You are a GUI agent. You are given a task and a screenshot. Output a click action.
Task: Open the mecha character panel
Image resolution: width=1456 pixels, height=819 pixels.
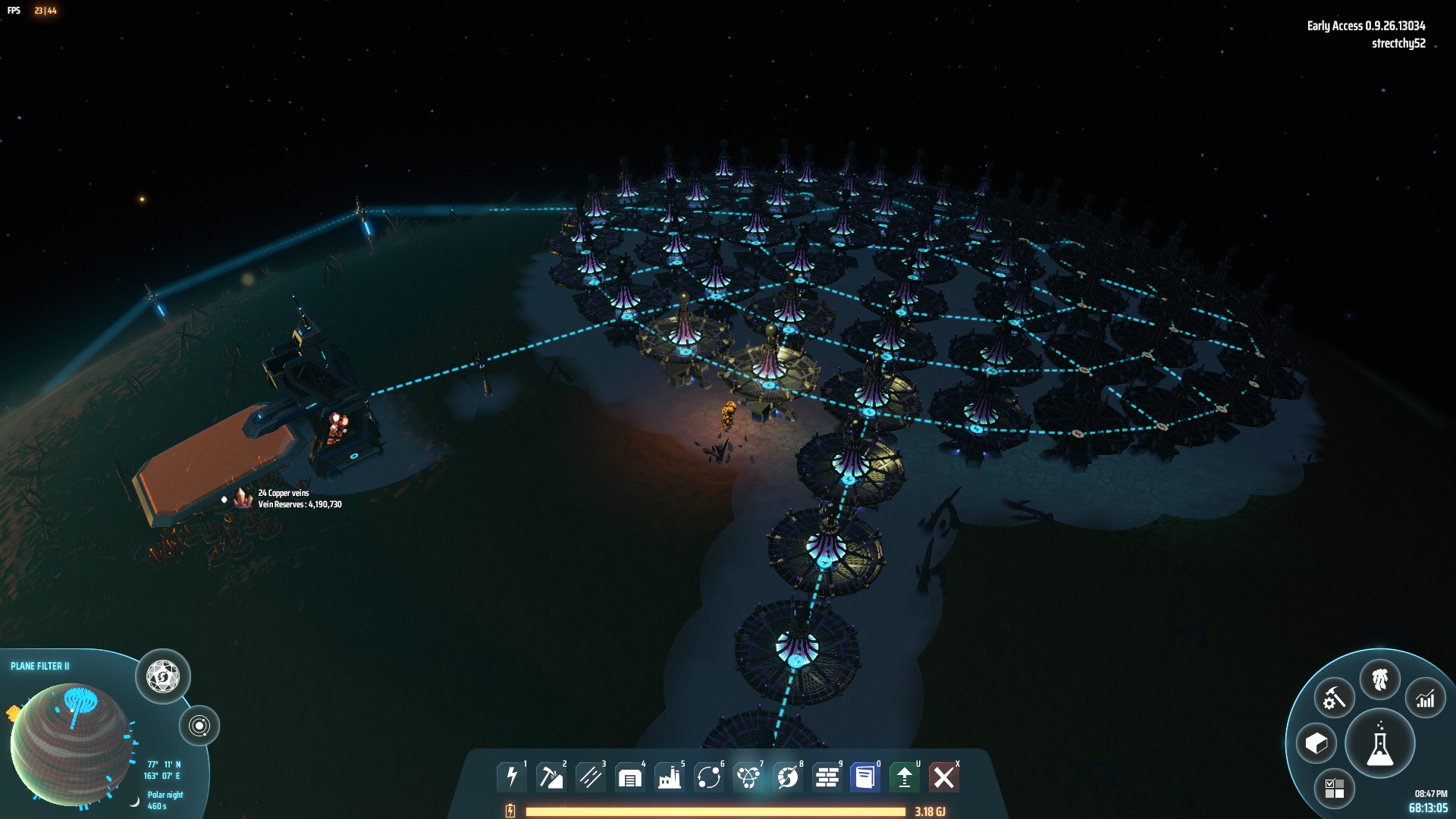[x=1379, y=679]
